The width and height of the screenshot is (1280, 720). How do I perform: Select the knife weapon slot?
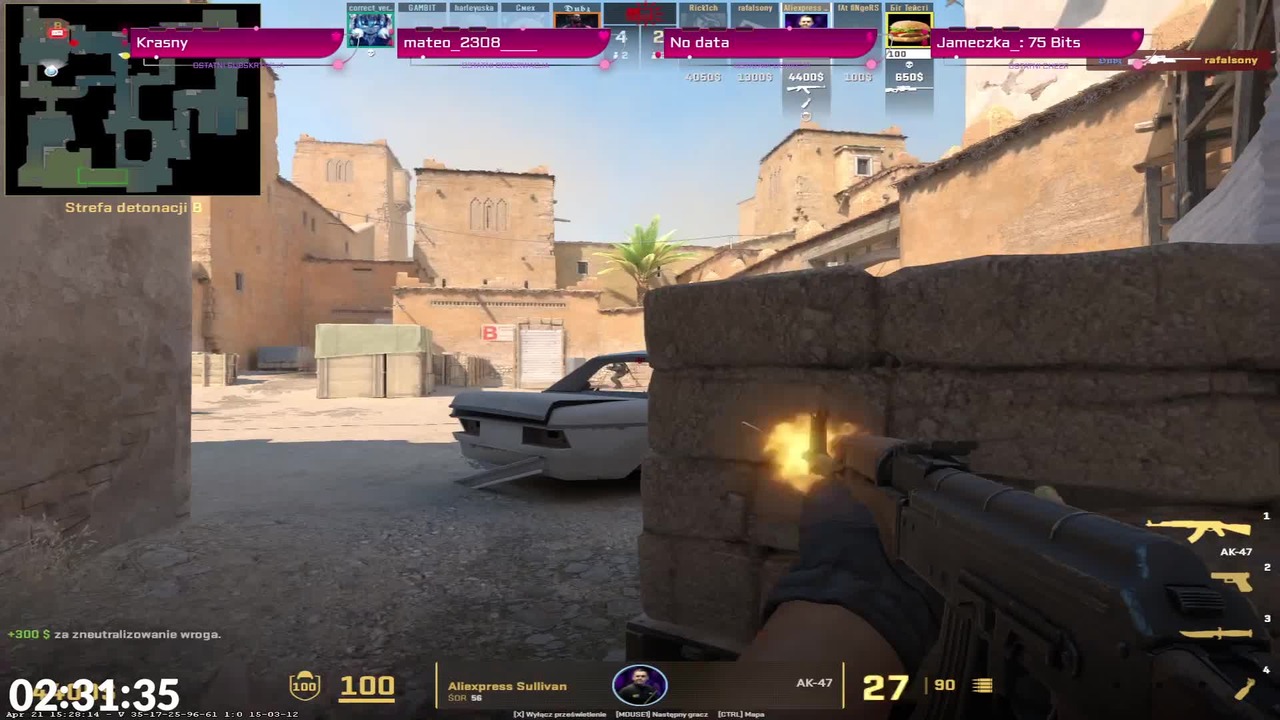(1215, 633)
